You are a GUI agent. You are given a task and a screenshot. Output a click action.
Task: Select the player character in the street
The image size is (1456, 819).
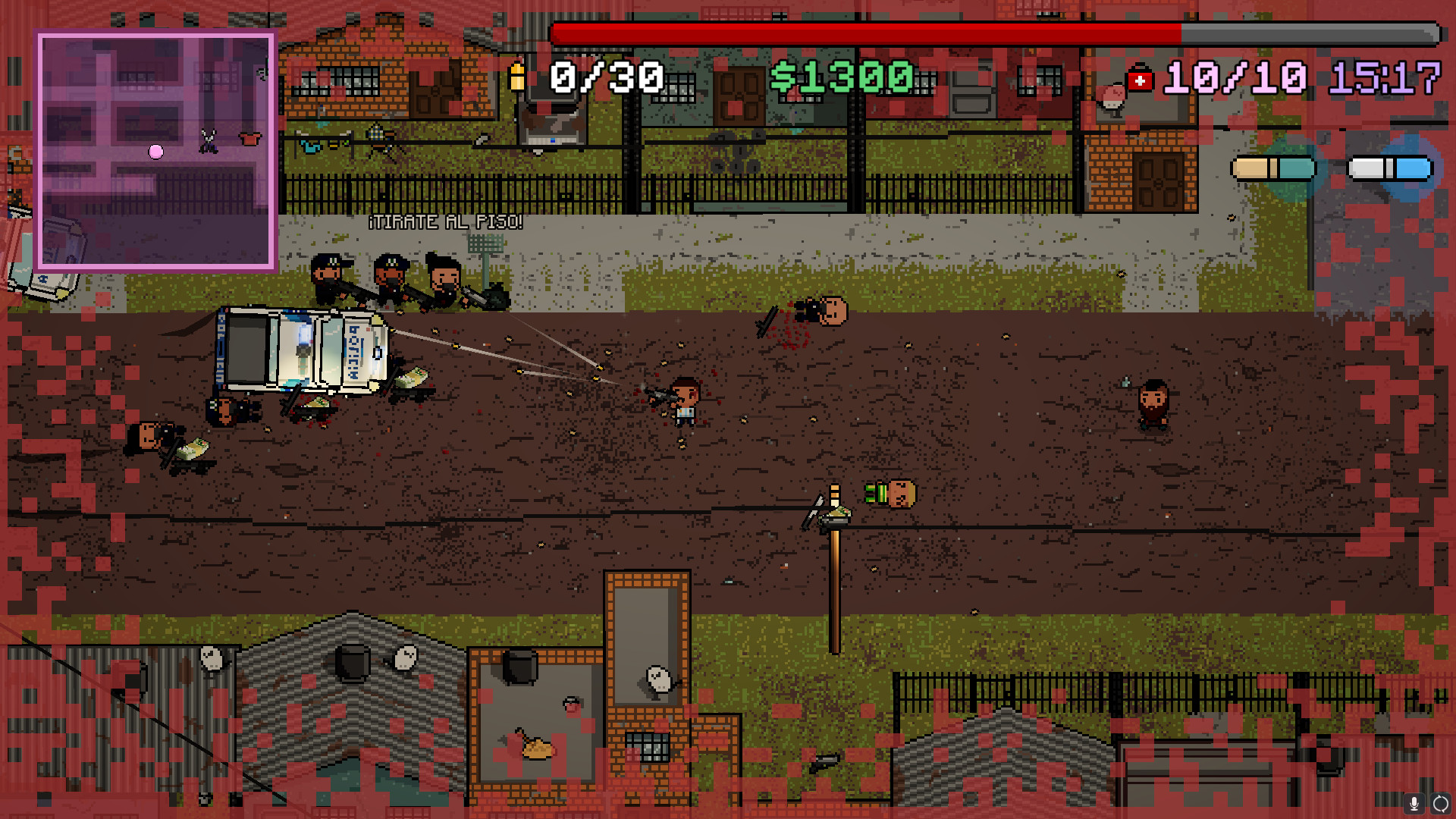686,402
